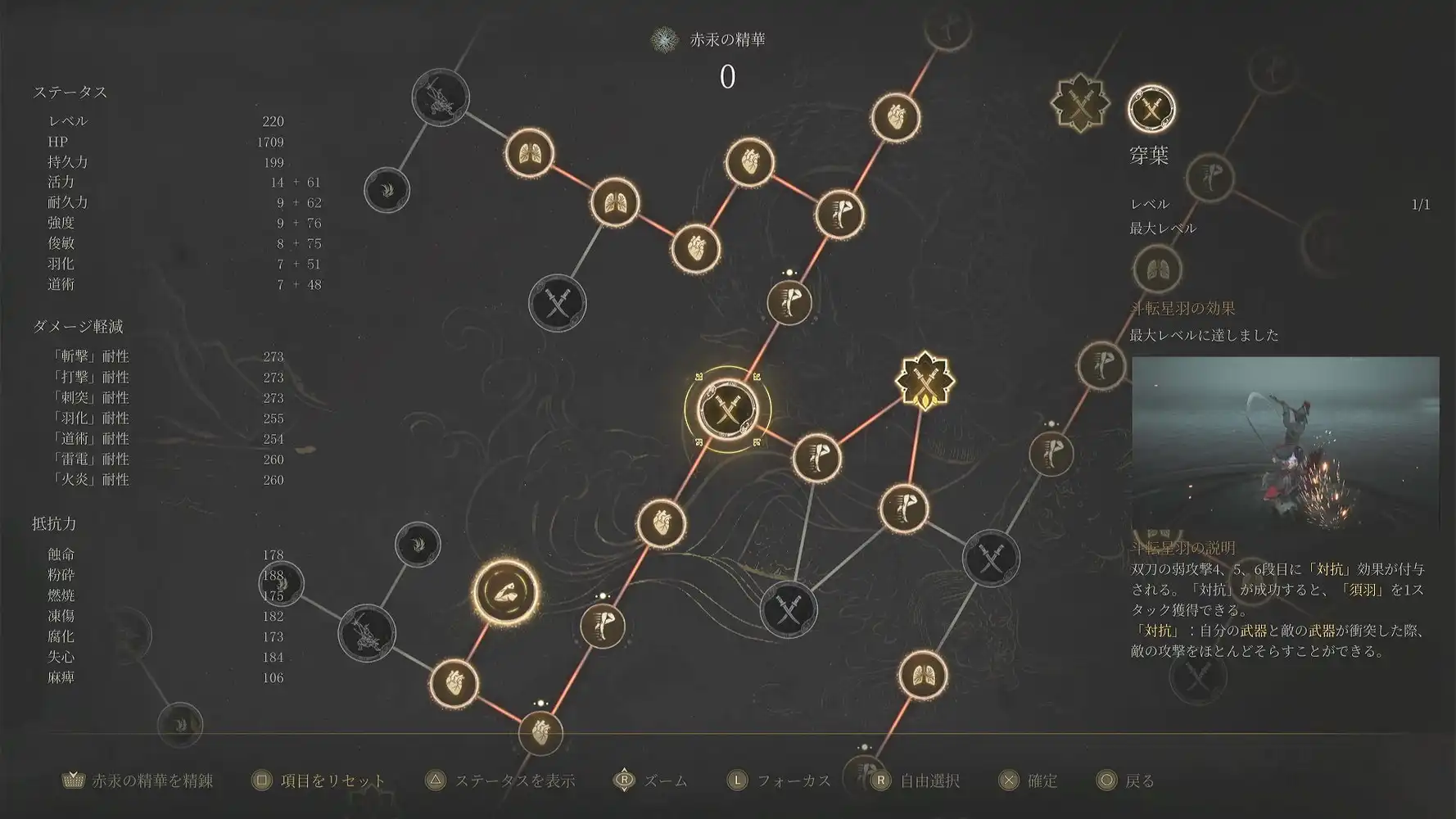Click the flower-shaped spark skill node
This screenshot has width=1456, height=819.
924,379
